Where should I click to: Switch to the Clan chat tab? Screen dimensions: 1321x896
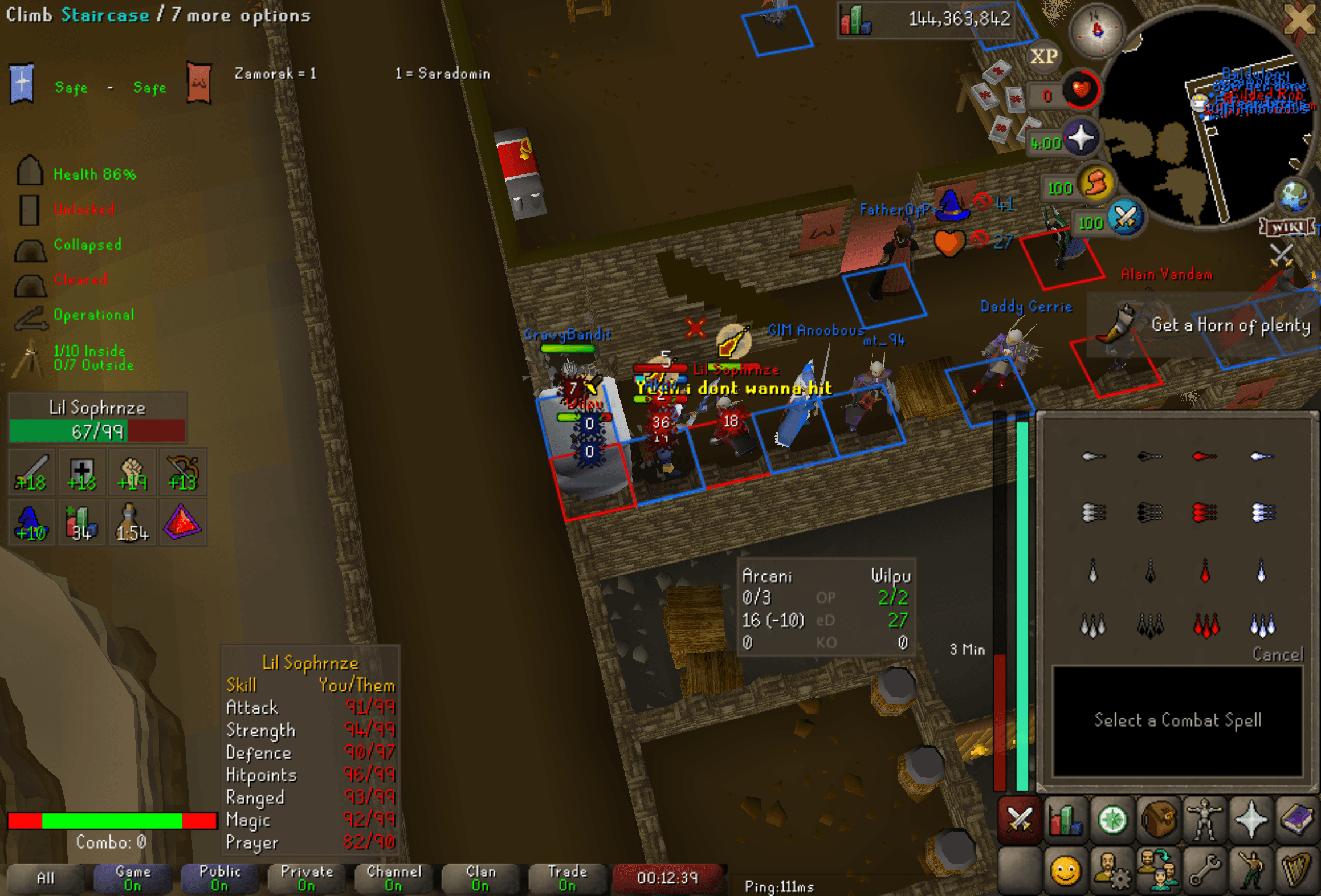pos(480,878)
